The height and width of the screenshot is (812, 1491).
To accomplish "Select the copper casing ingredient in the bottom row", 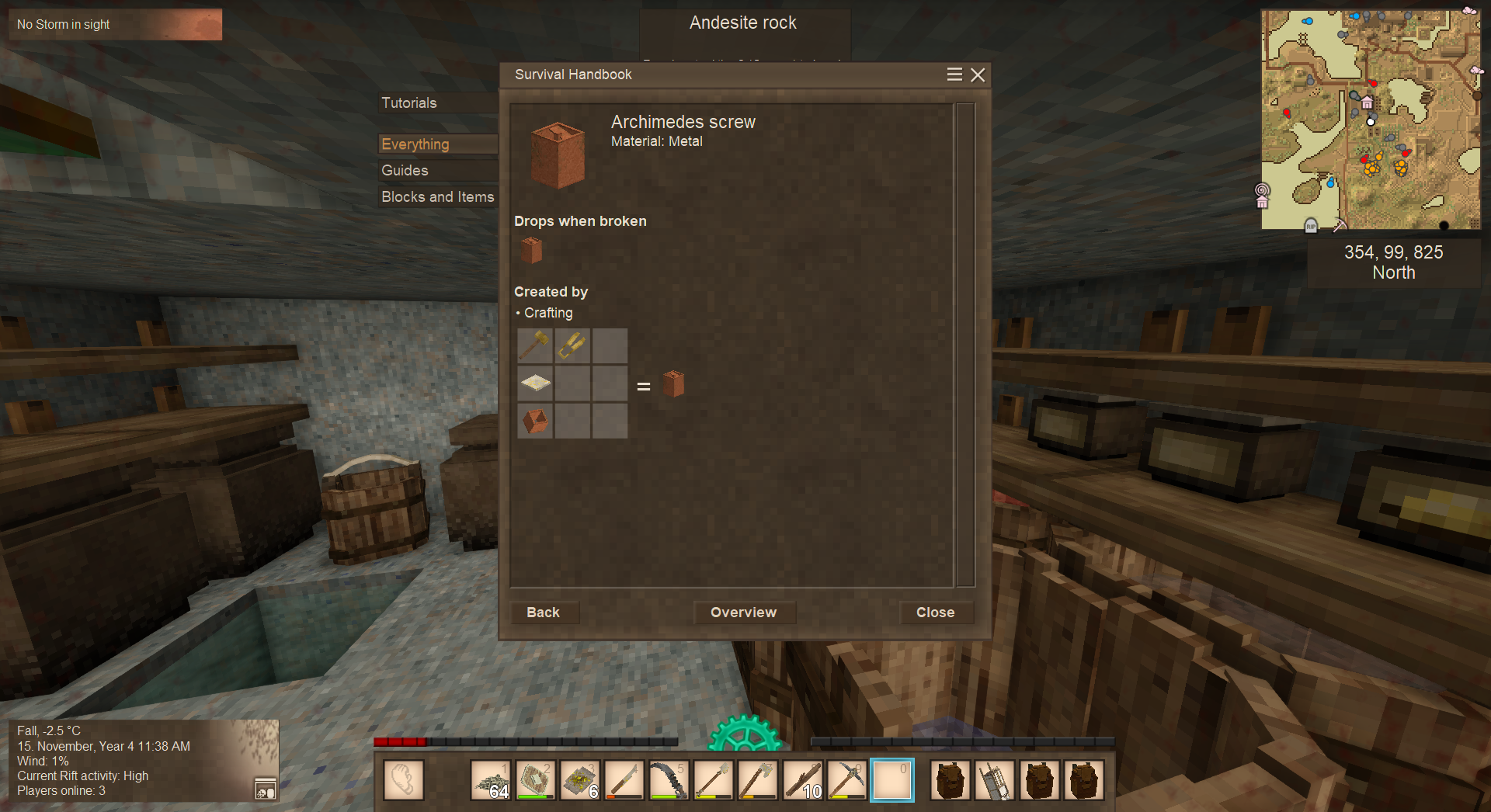I will point(535,420).
